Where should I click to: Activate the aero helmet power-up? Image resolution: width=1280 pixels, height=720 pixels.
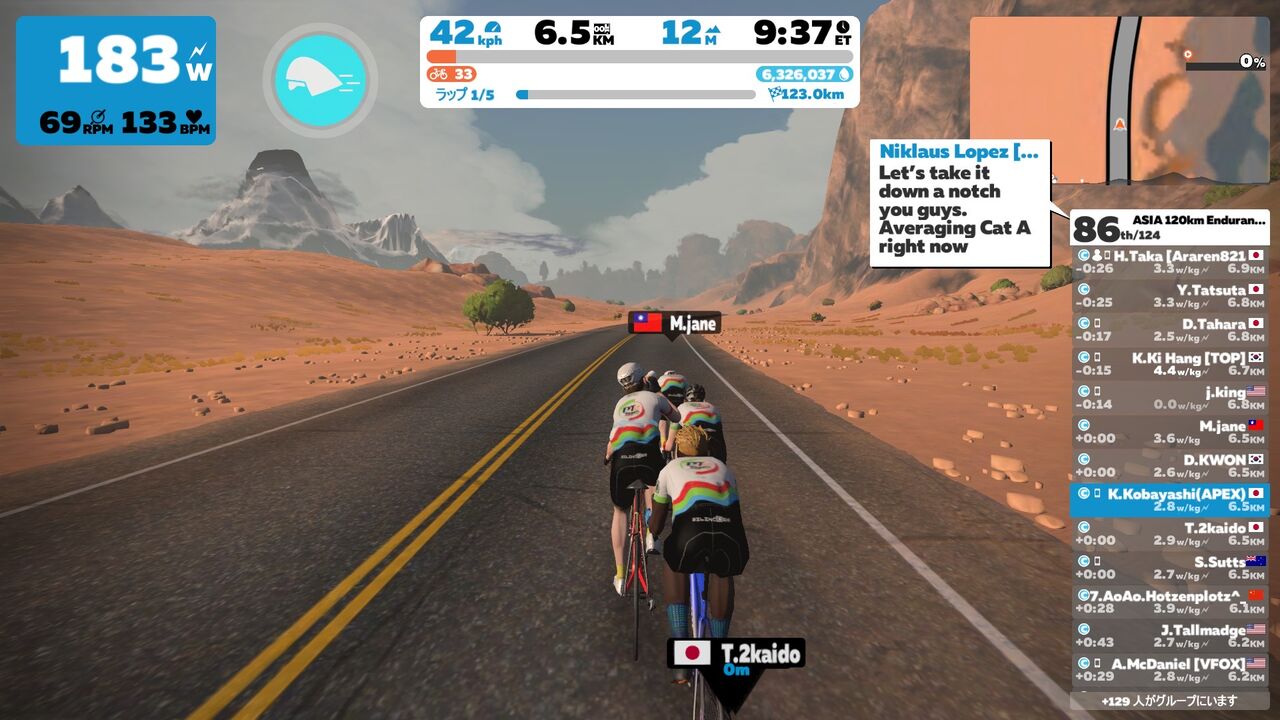320,81
